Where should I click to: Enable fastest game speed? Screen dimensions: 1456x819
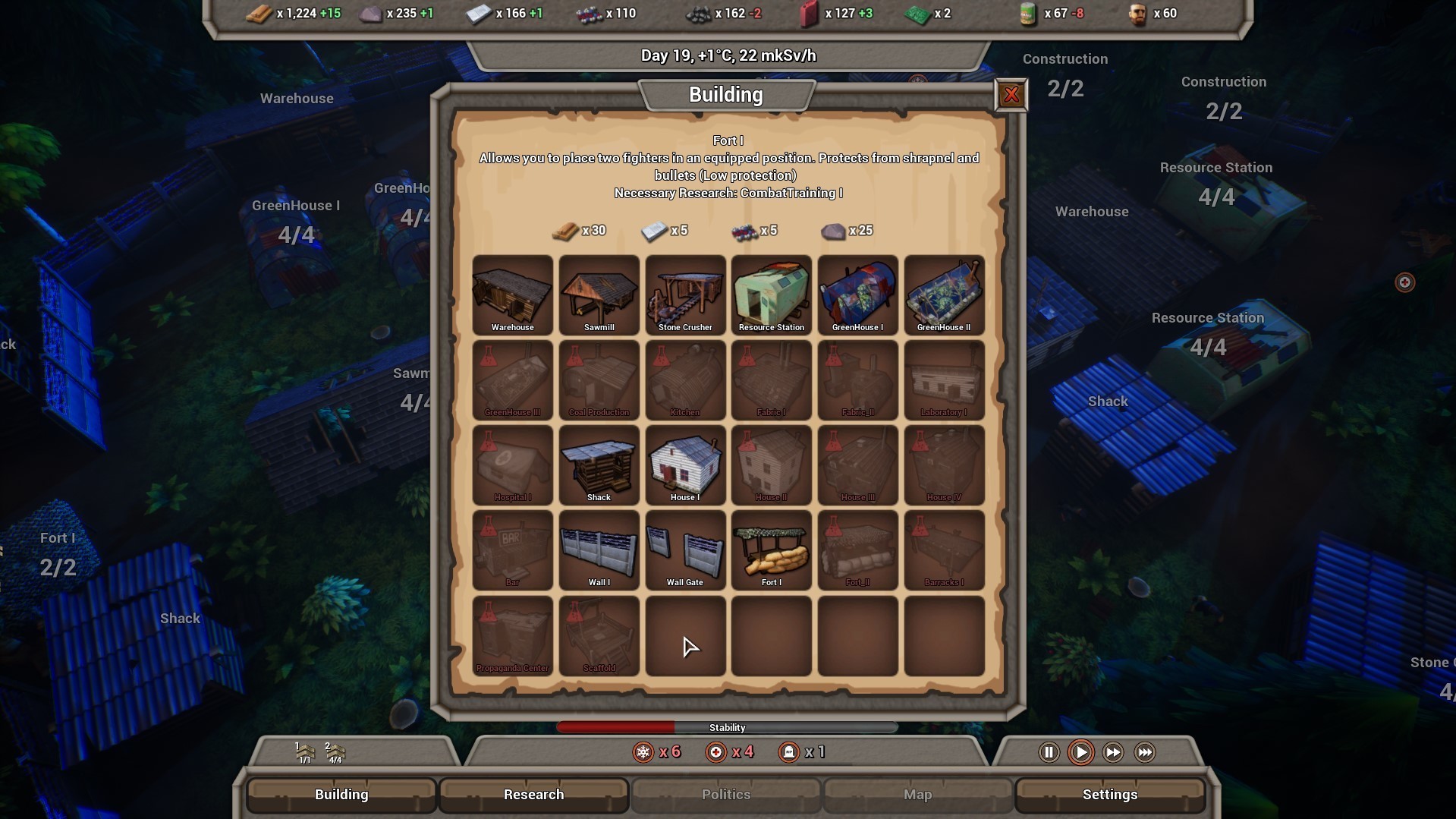coord(1144,752)
